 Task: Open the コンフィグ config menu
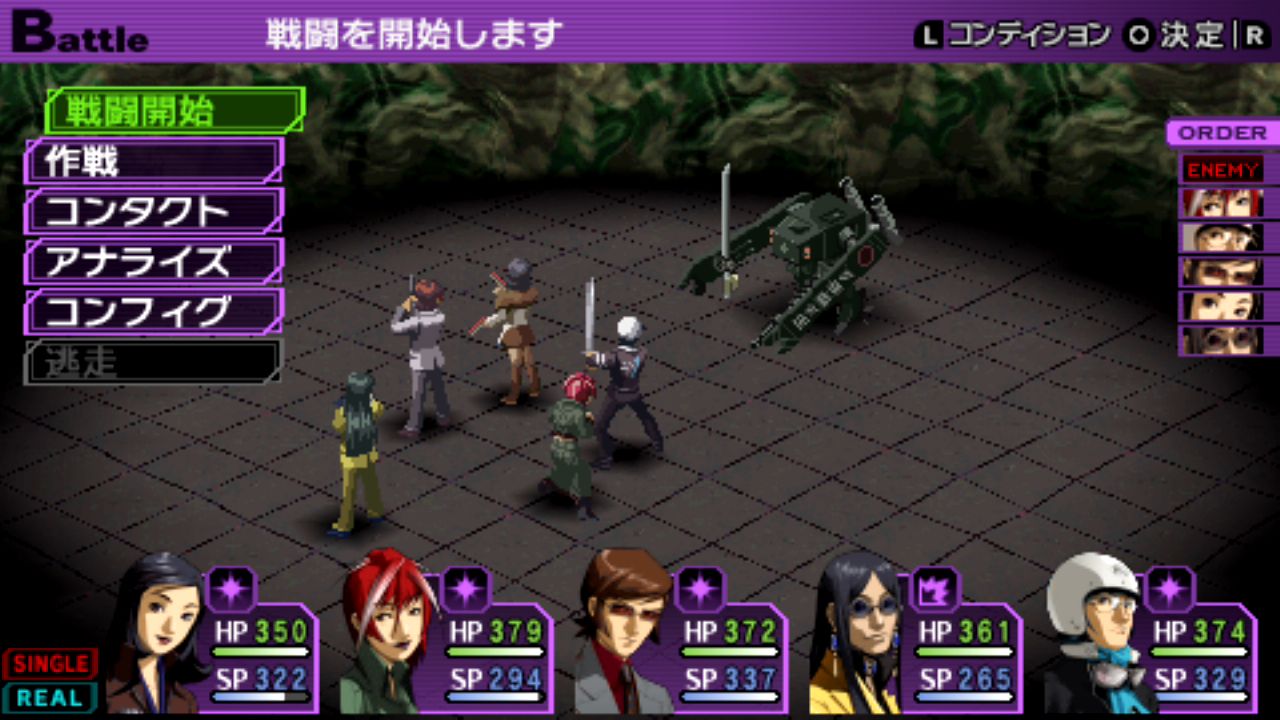153,311
